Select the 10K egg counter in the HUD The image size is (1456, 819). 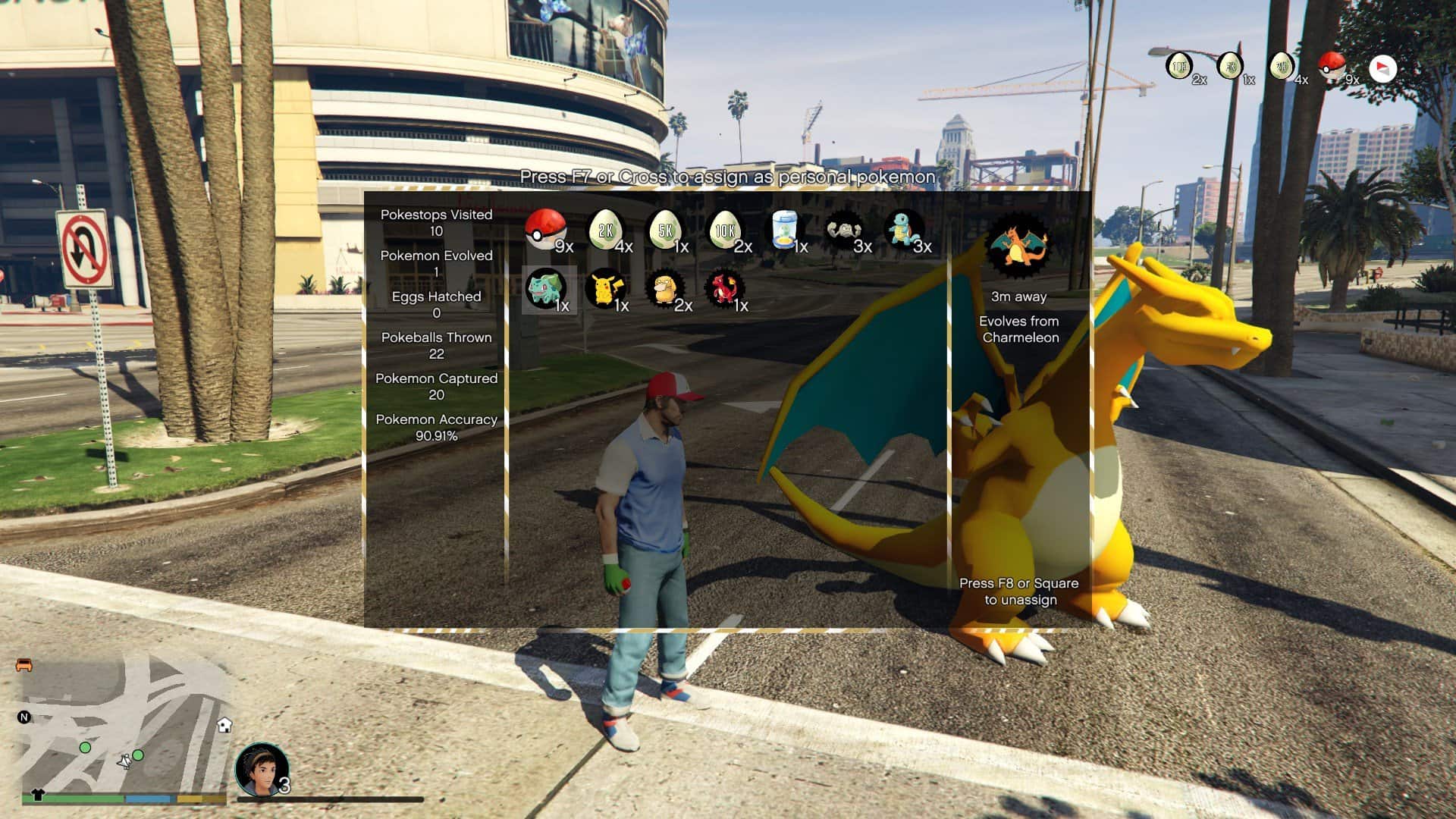tap(1178, 67)
